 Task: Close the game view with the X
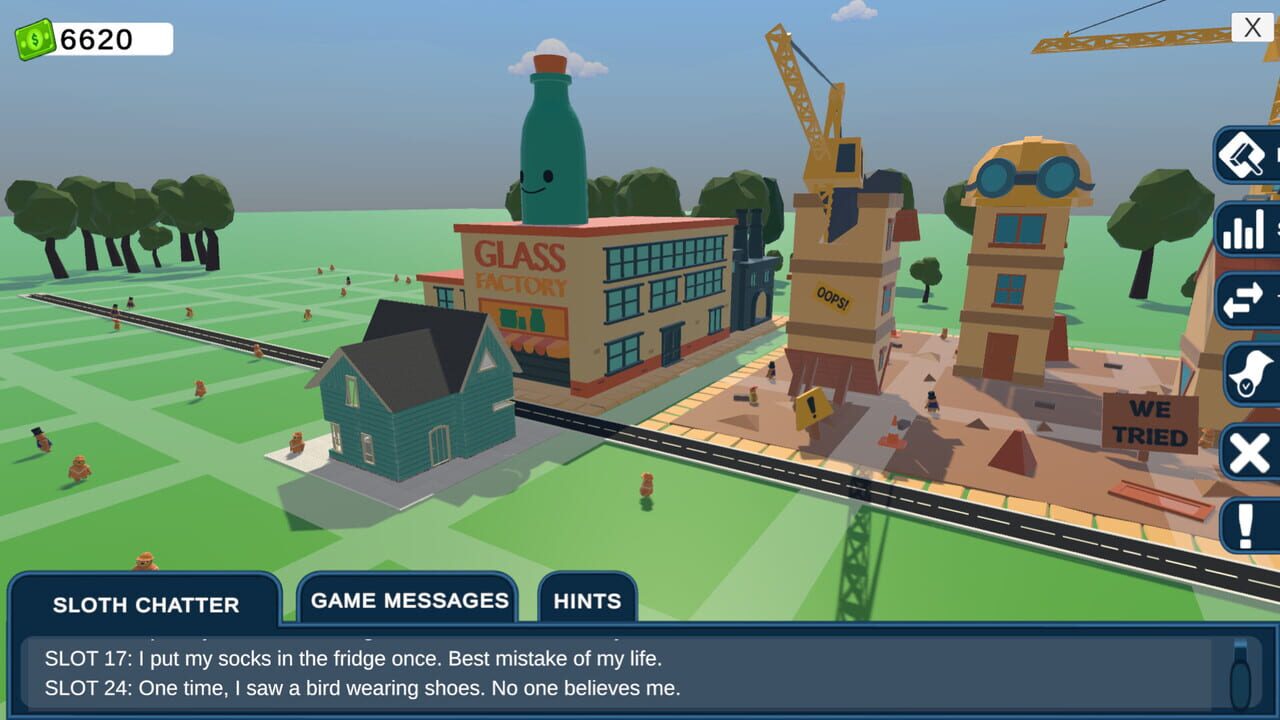pos(1252,27)
